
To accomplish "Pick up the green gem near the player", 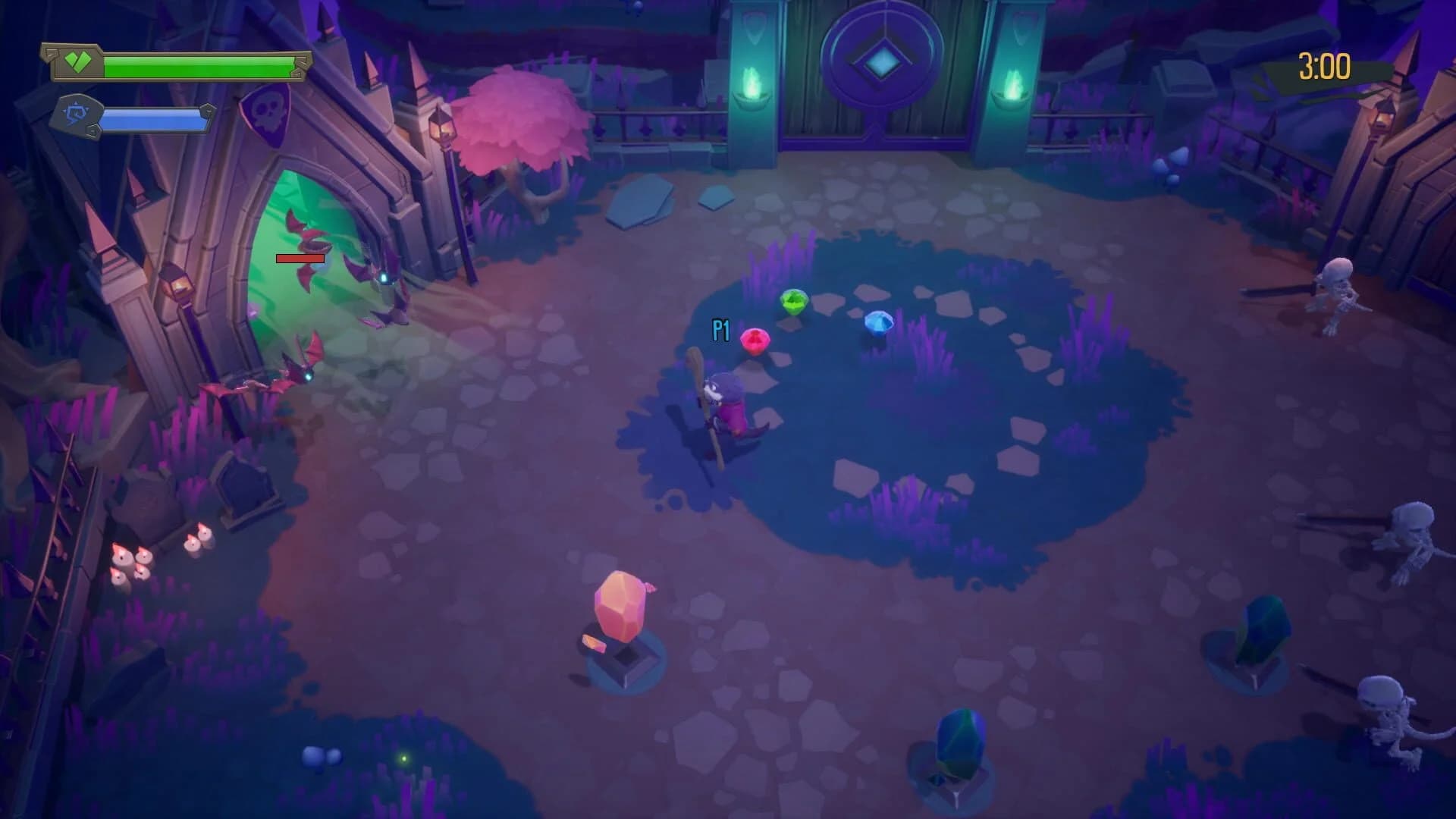I will pos(793,302).
